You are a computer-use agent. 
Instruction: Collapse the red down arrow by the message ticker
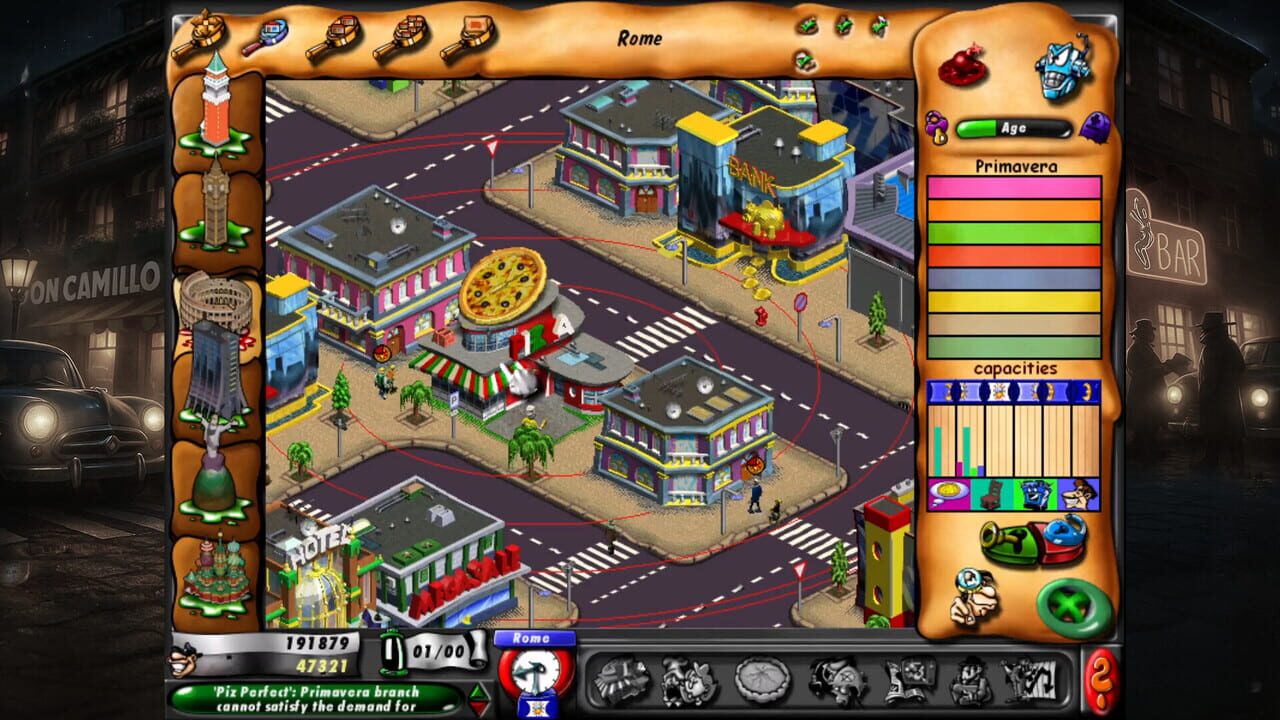pos(478,706)
